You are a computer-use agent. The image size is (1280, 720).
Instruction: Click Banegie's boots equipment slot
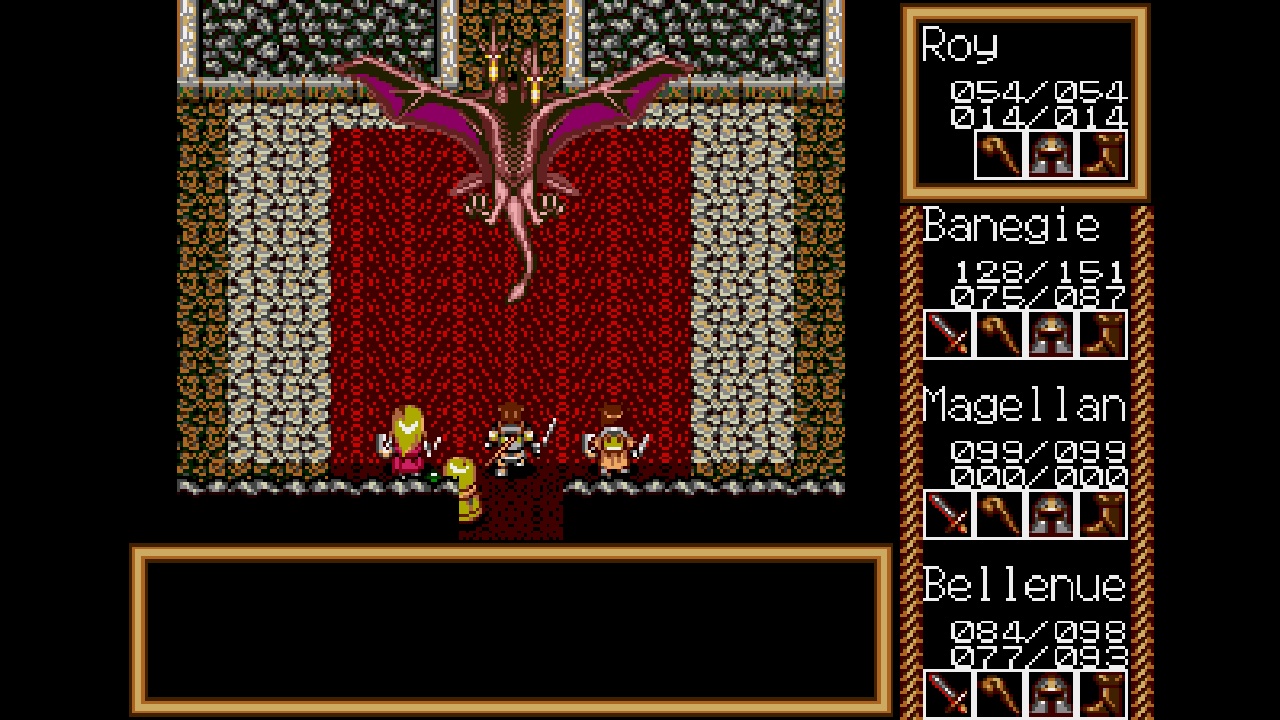(x=1102, y=335)
